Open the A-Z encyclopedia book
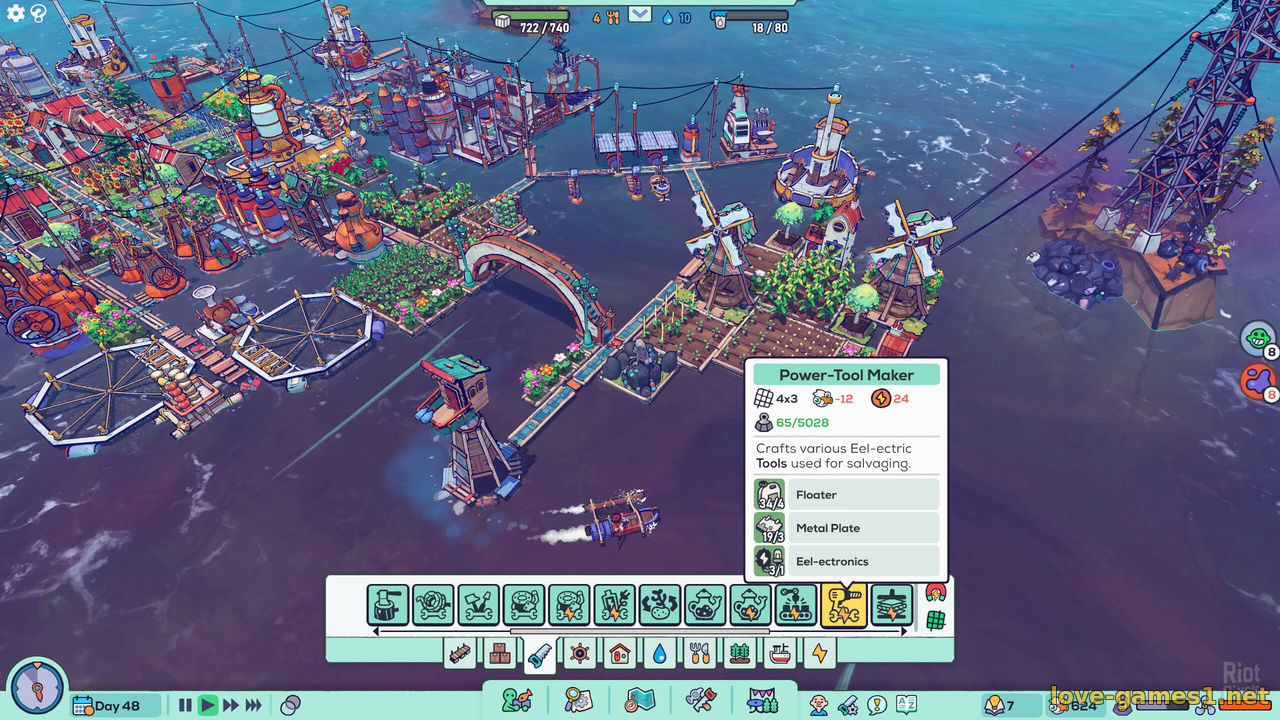Image resolution: width=1280 pixels, height=720 pixels. pyautogui.click(x=906, y=705)
